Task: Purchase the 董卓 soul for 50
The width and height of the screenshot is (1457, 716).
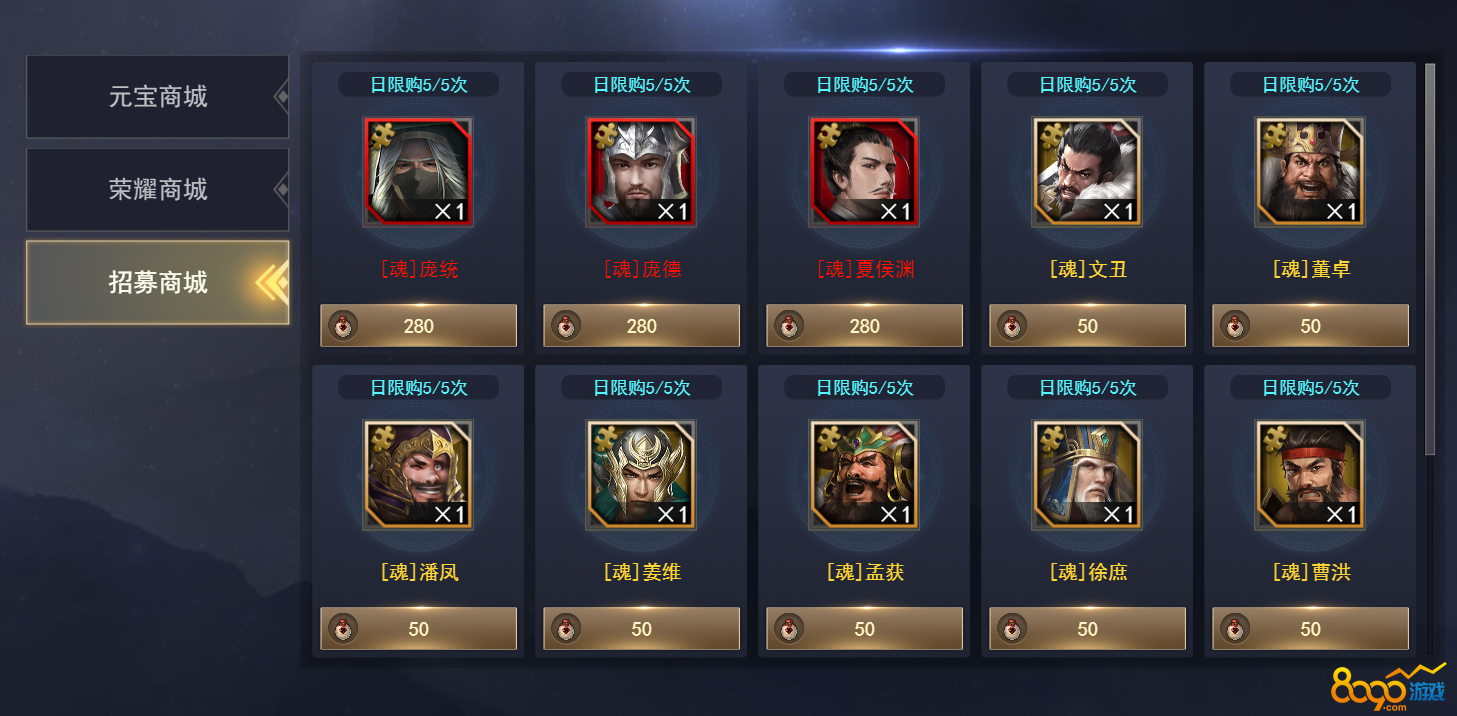Action: [x=1310, y=326]
